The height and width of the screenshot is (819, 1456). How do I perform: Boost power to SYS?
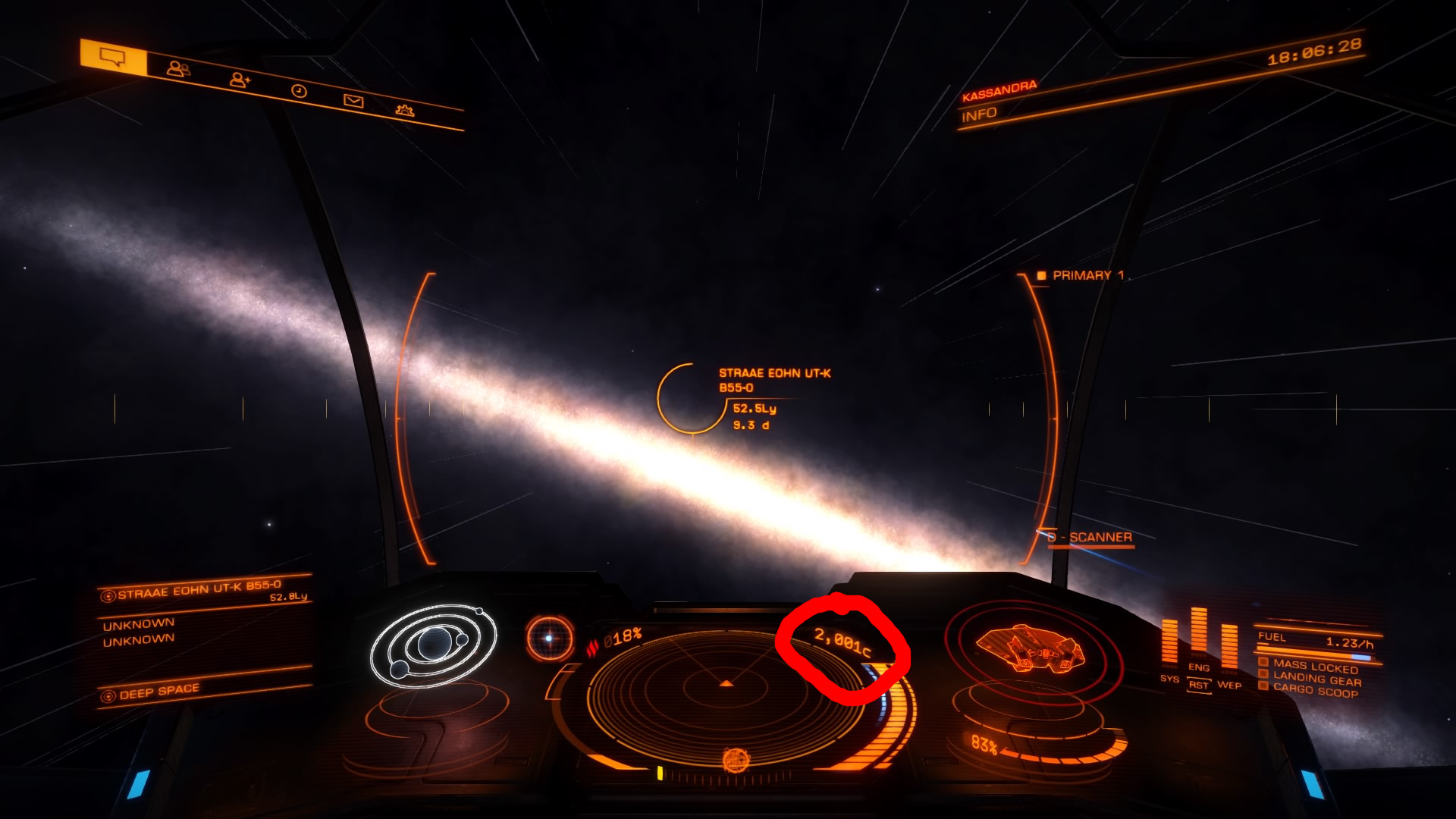click(x=1169, y=679)
